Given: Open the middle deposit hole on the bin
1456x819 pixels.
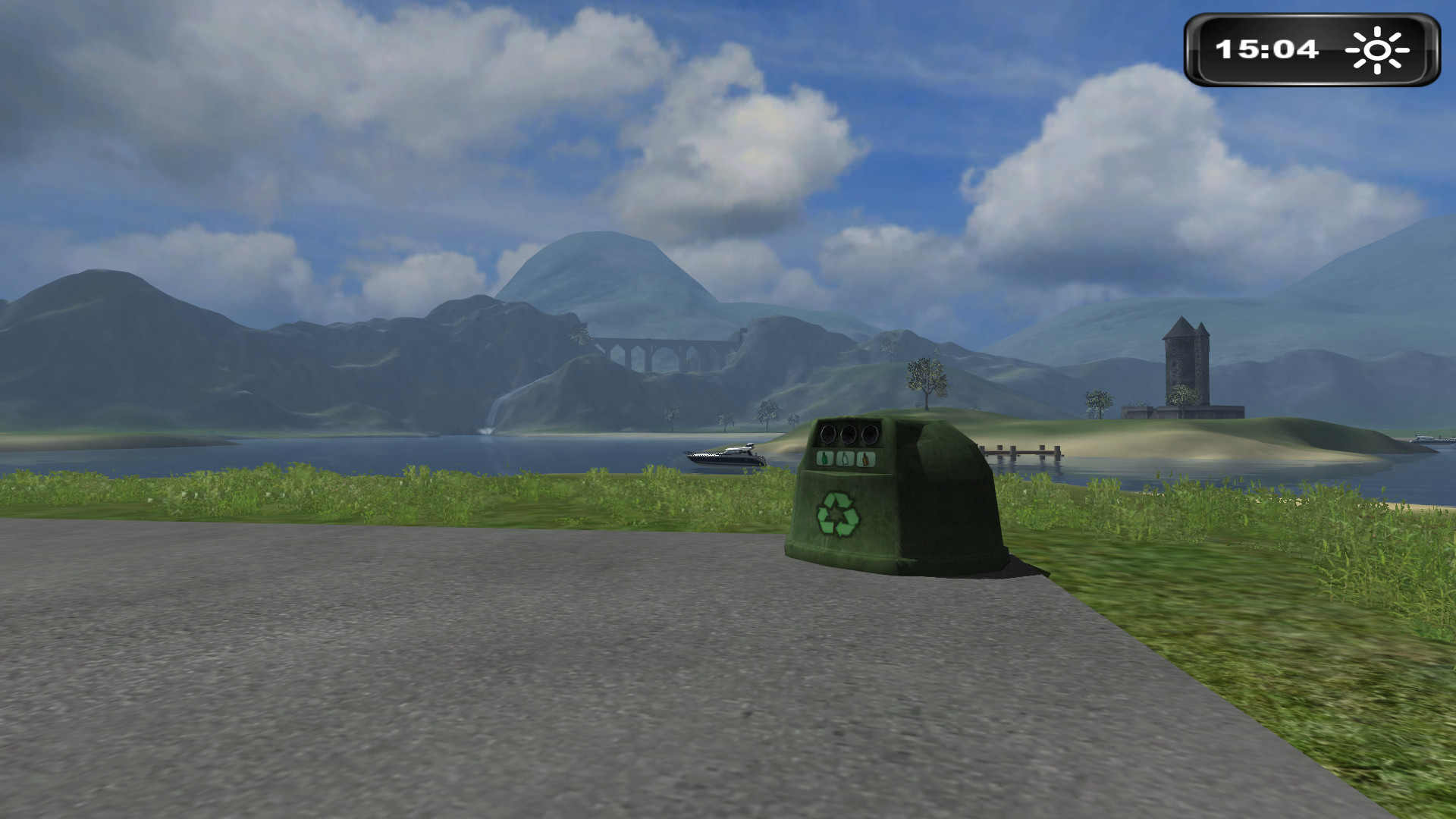Looking at the screenshot, I should click(847, 434).
